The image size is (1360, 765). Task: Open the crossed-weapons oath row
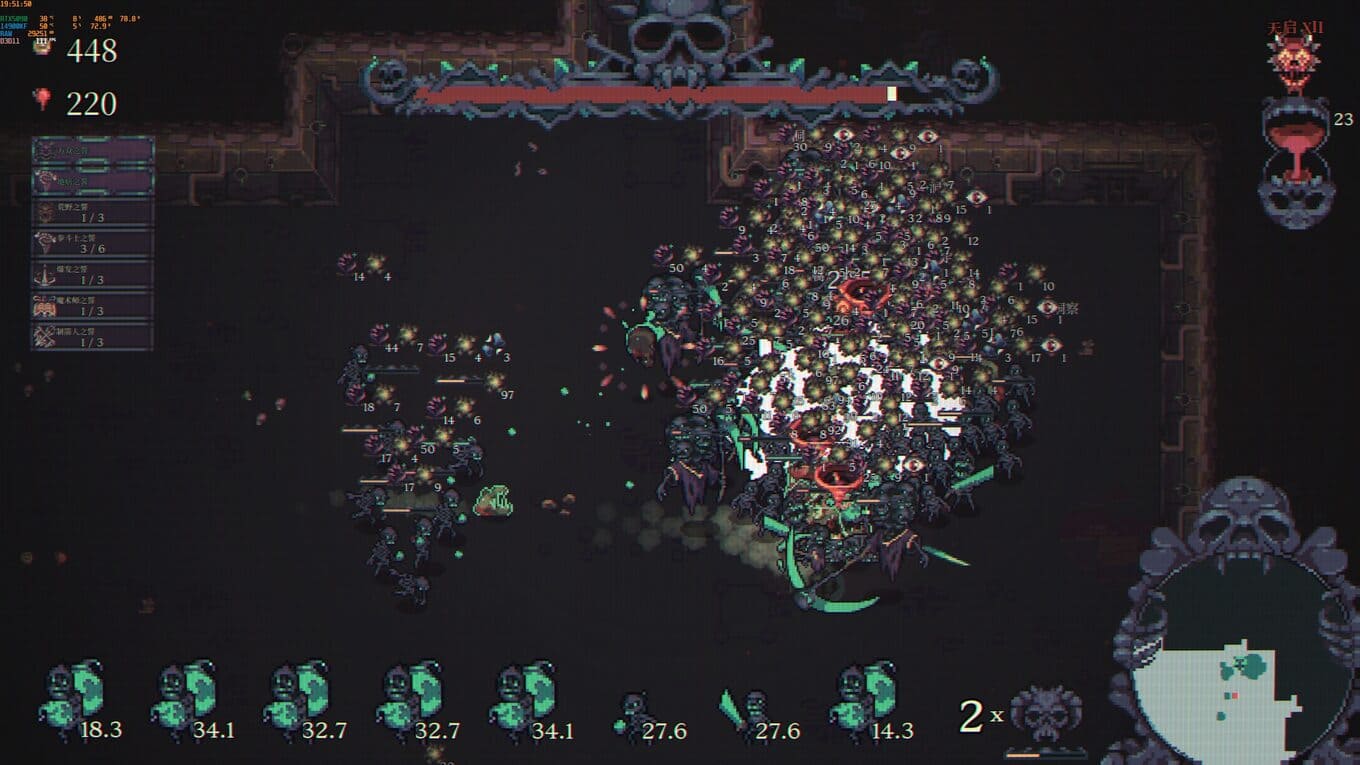point(92,336)
